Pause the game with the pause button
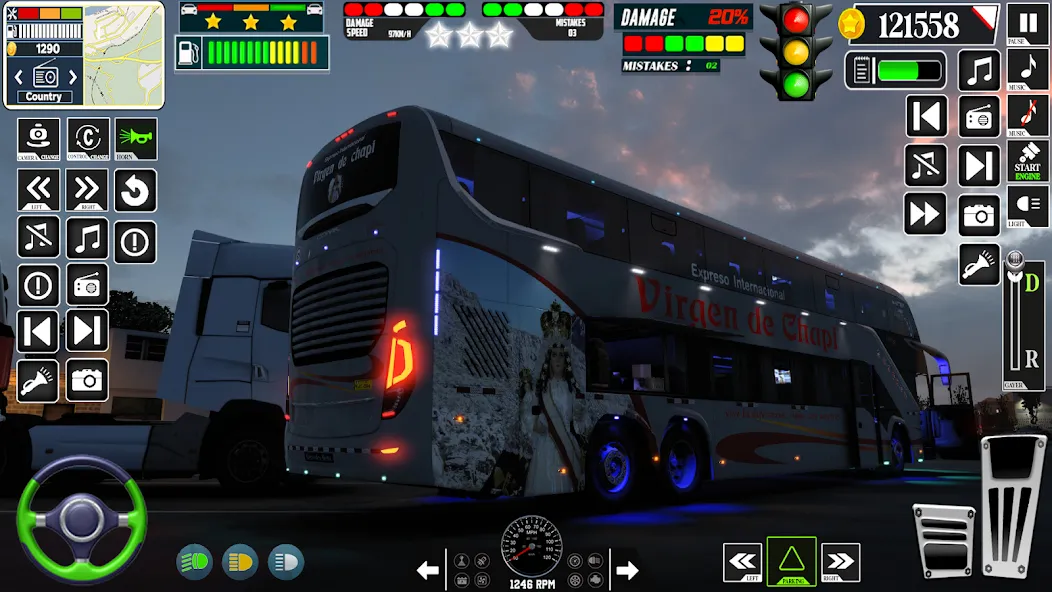The height and width of the screenshot is (592, 1052). 1028,23
